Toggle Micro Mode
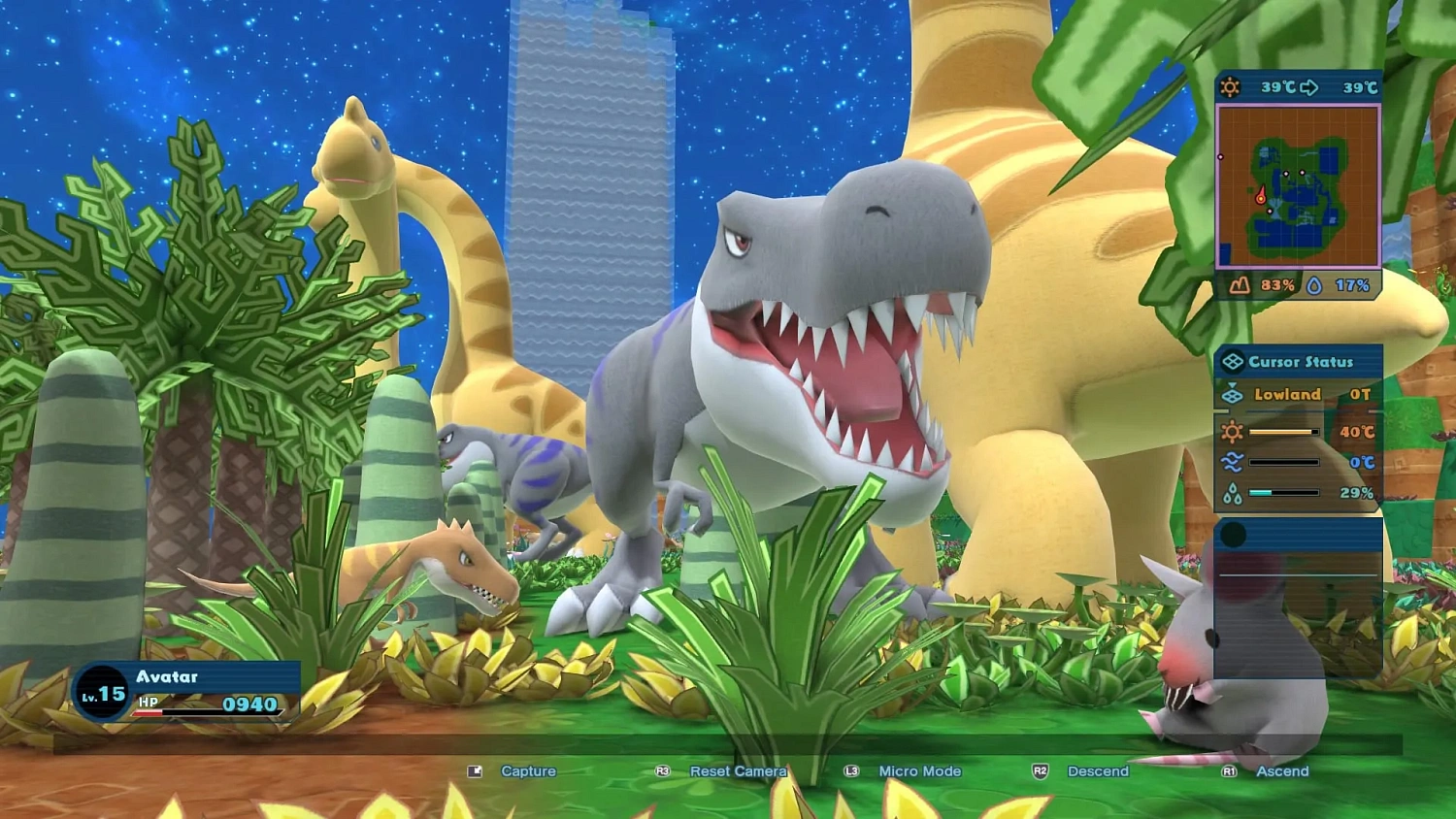 919,771
